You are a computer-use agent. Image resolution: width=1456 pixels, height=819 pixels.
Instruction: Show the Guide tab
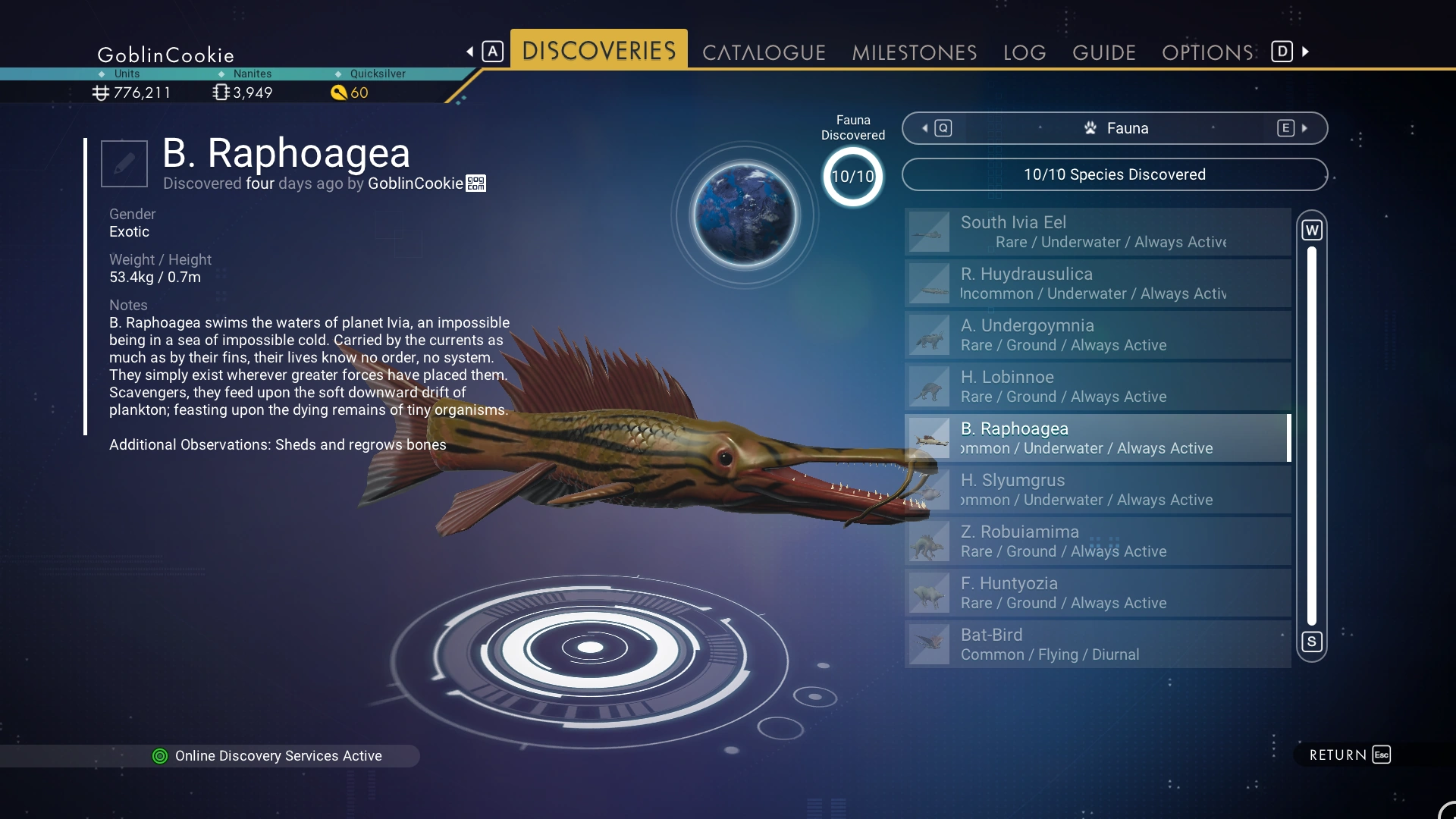coord(1104,52)
